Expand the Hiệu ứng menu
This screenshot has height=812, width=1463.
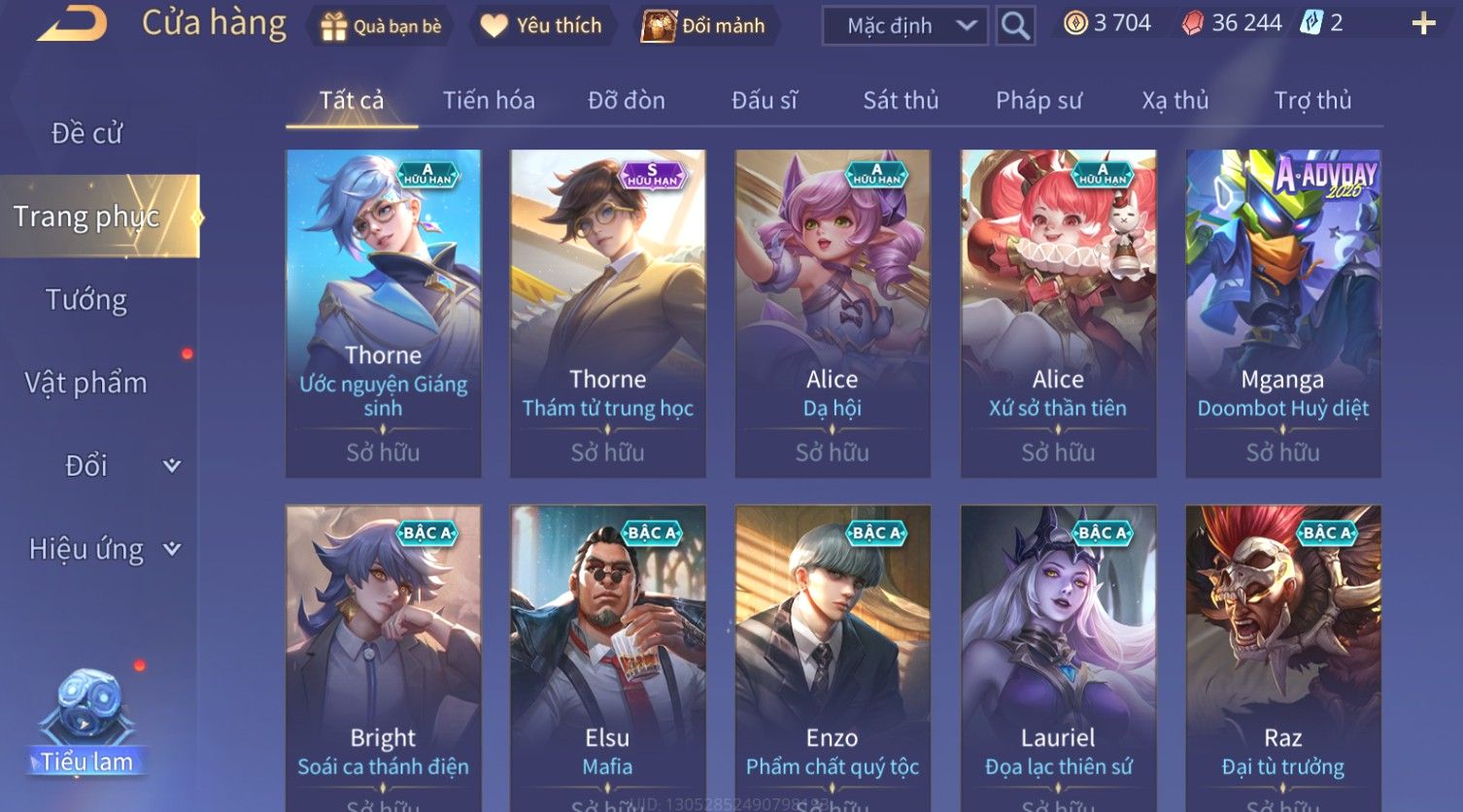point(104,550)
